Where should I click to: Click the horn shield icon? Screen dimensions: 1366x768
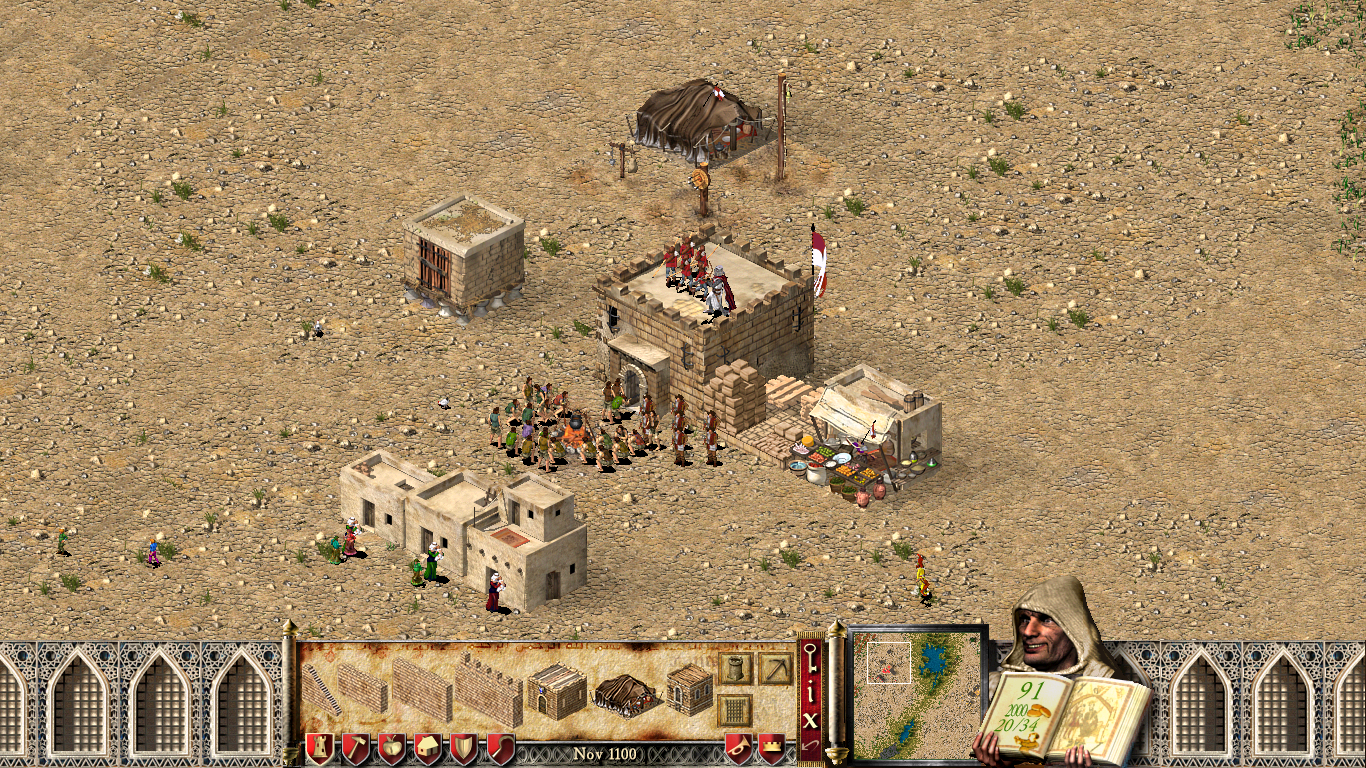click(739, 748)
